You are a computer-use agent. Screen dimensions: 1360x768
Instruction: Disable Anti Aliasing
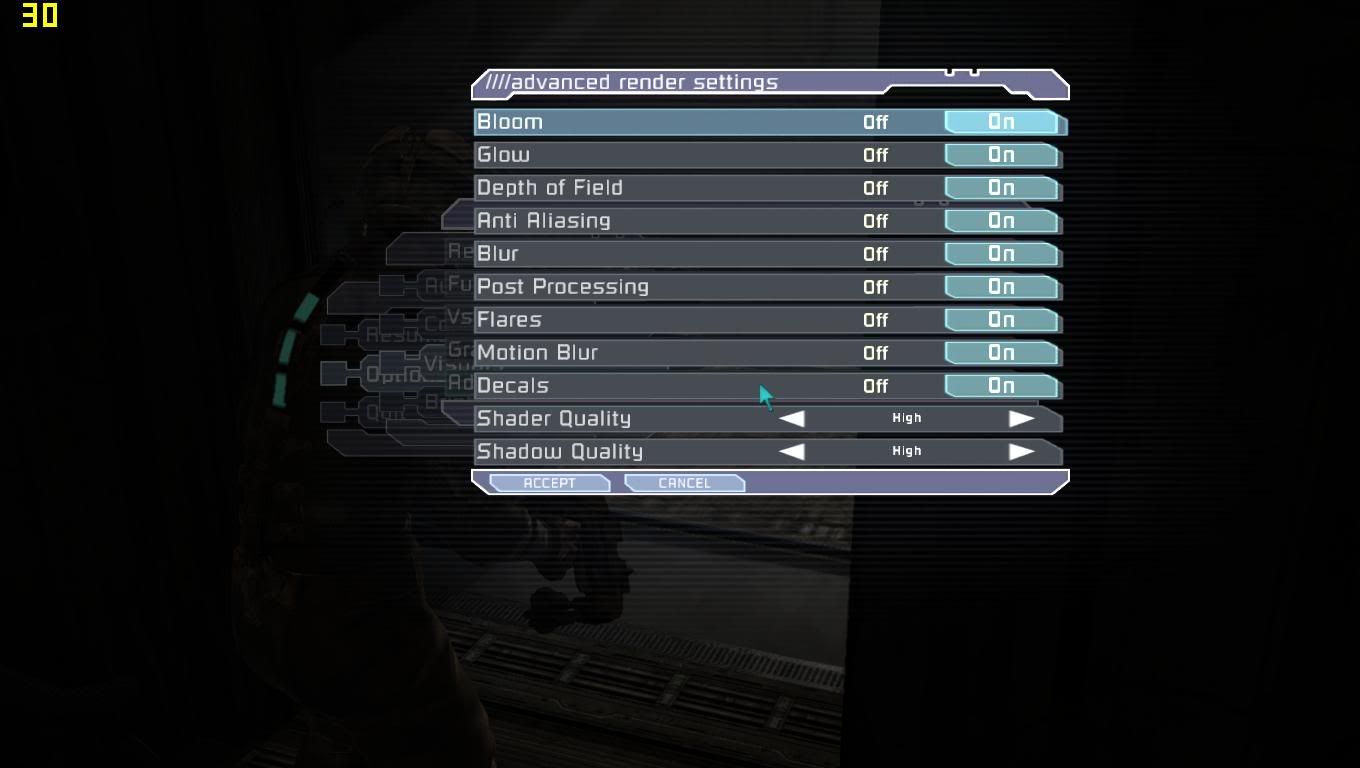pyautogui.click(x=875, y=220)
